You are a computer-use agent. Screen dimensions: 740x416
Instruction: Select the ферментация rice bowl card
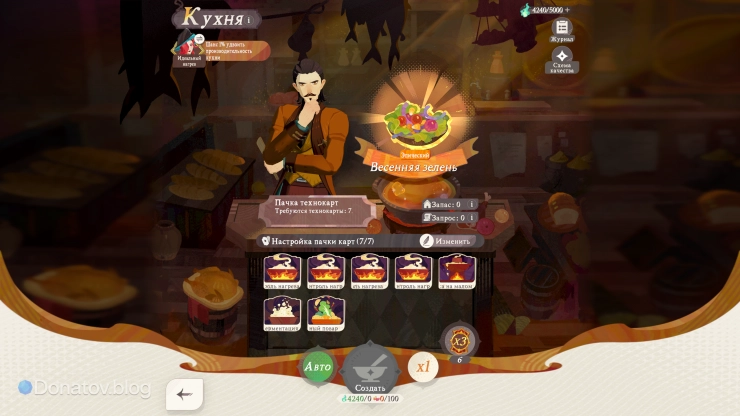(281, 311)
